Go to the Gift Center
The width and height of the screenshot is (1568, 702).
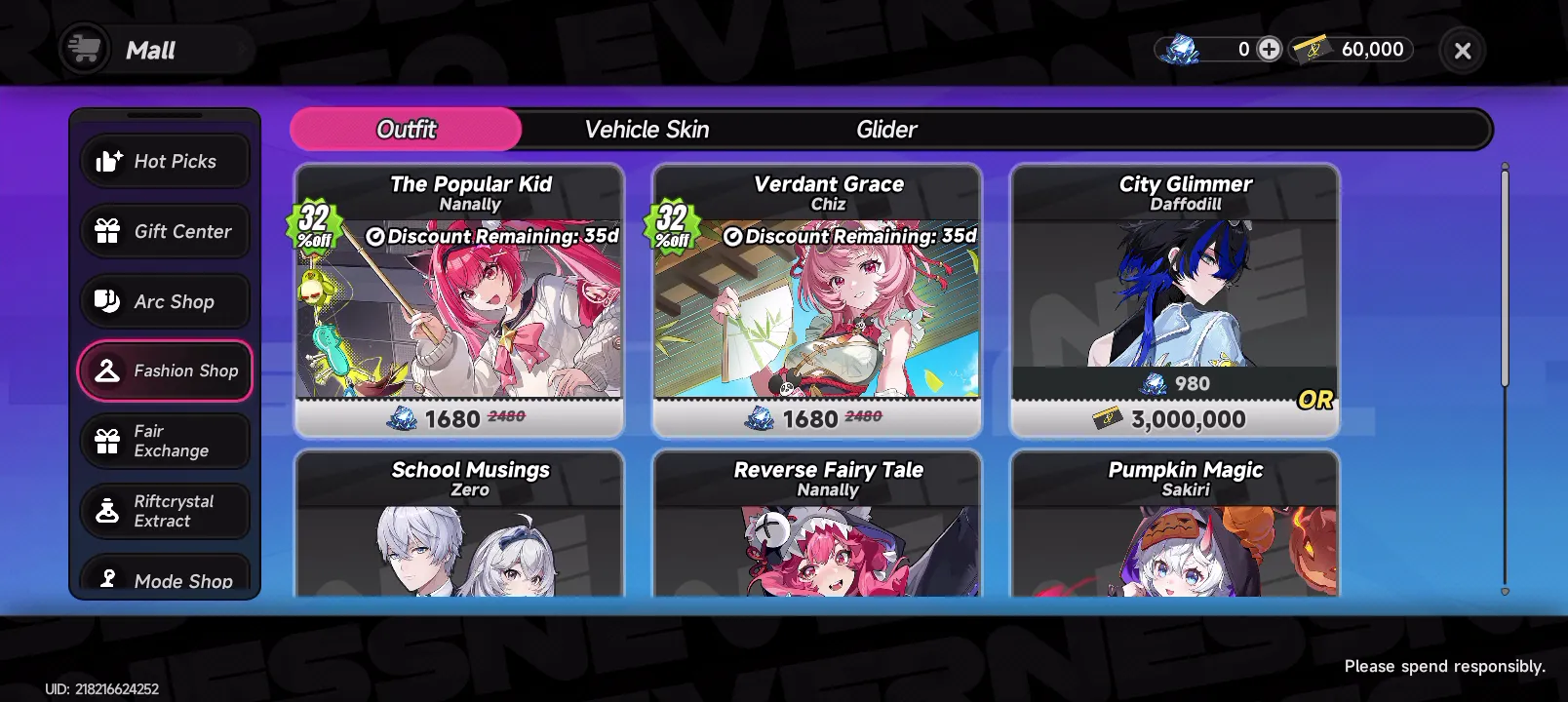(x=165, y=231)
